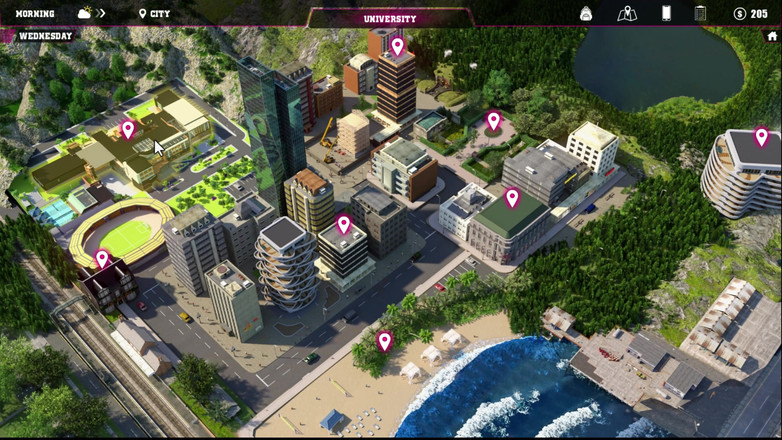The height and width of the screenshot is (440, 782).
Task: Open the backpack inventory
Action: pyautogui.click(x=586, y=13)
